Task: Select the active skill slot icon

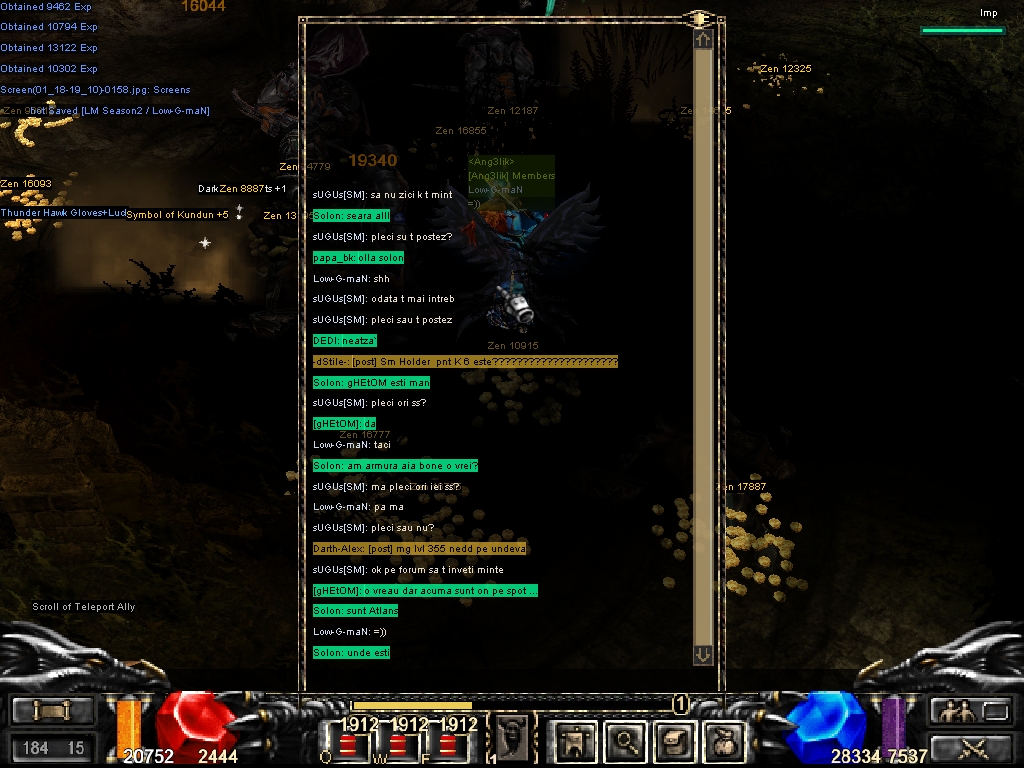Action: pos(511,738)
